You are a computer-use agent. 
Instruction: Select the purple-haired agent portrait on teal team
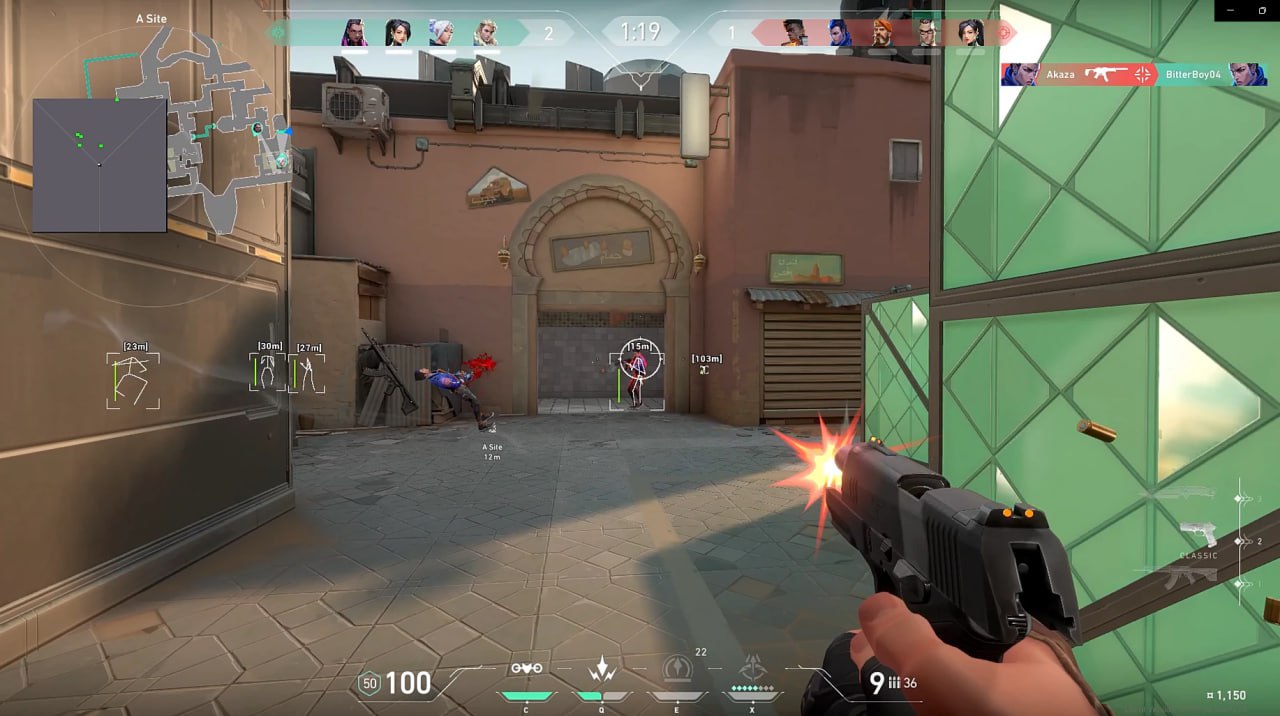coord(355,33)
